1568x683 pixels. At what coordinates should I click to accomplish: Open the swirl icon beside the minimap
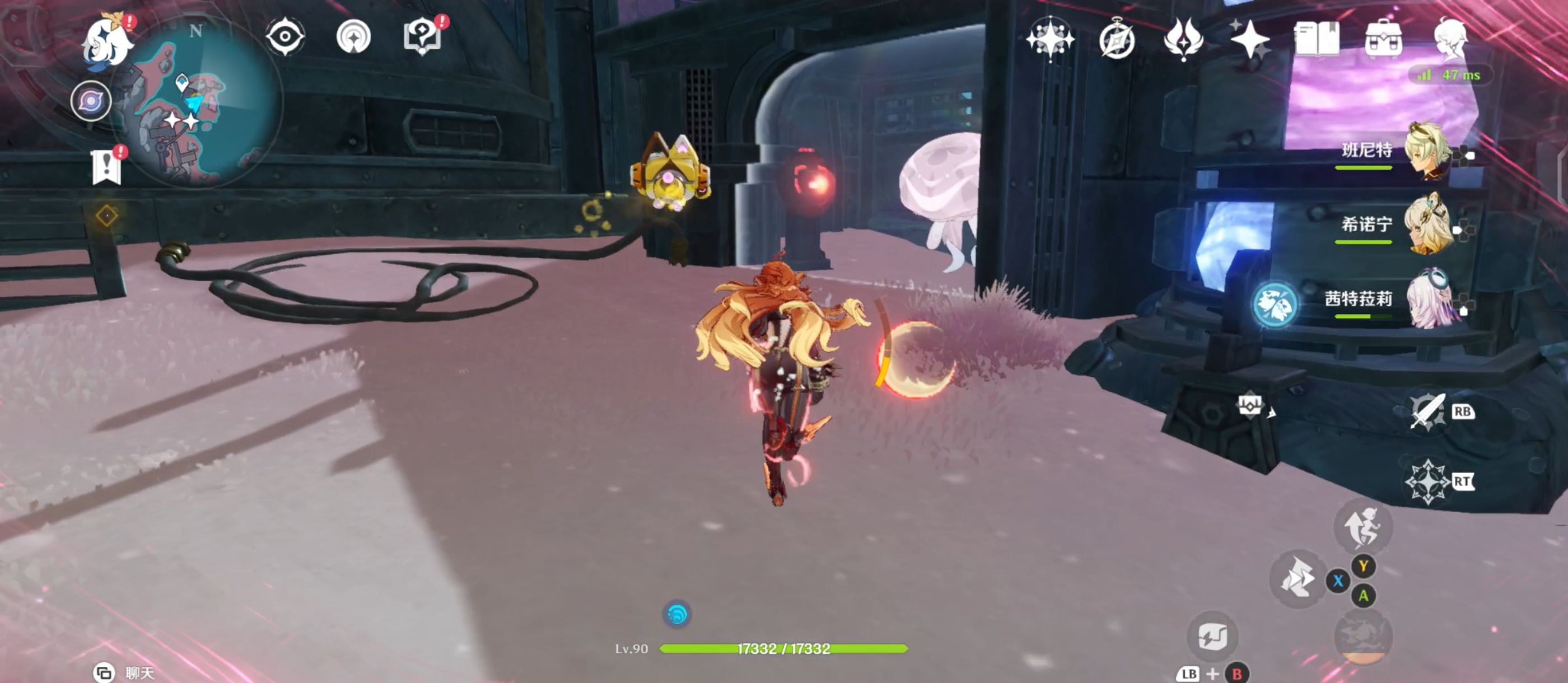91,101
